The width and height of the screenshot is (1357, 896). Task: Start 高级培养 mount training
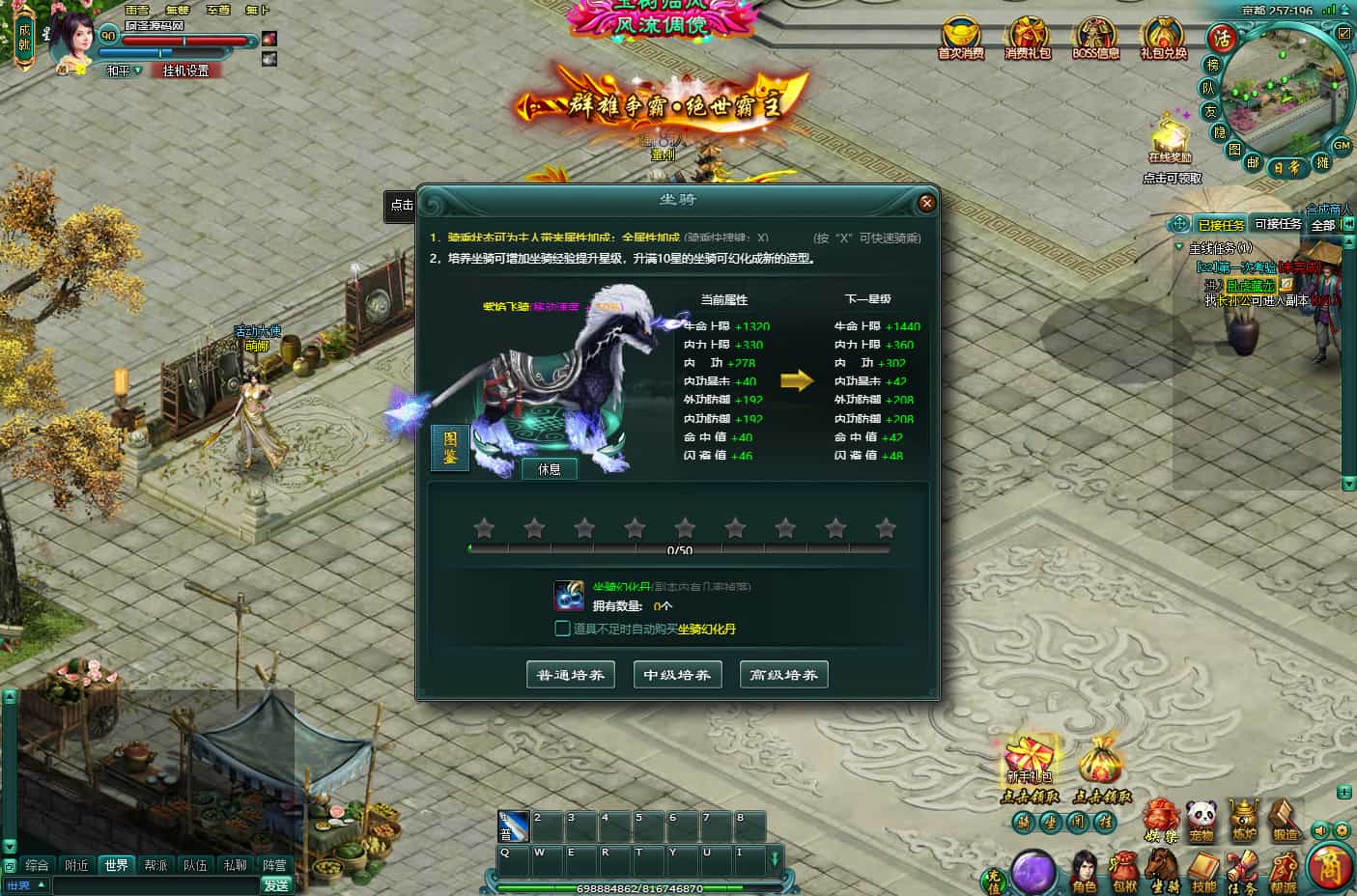click(x=783, y=675)
